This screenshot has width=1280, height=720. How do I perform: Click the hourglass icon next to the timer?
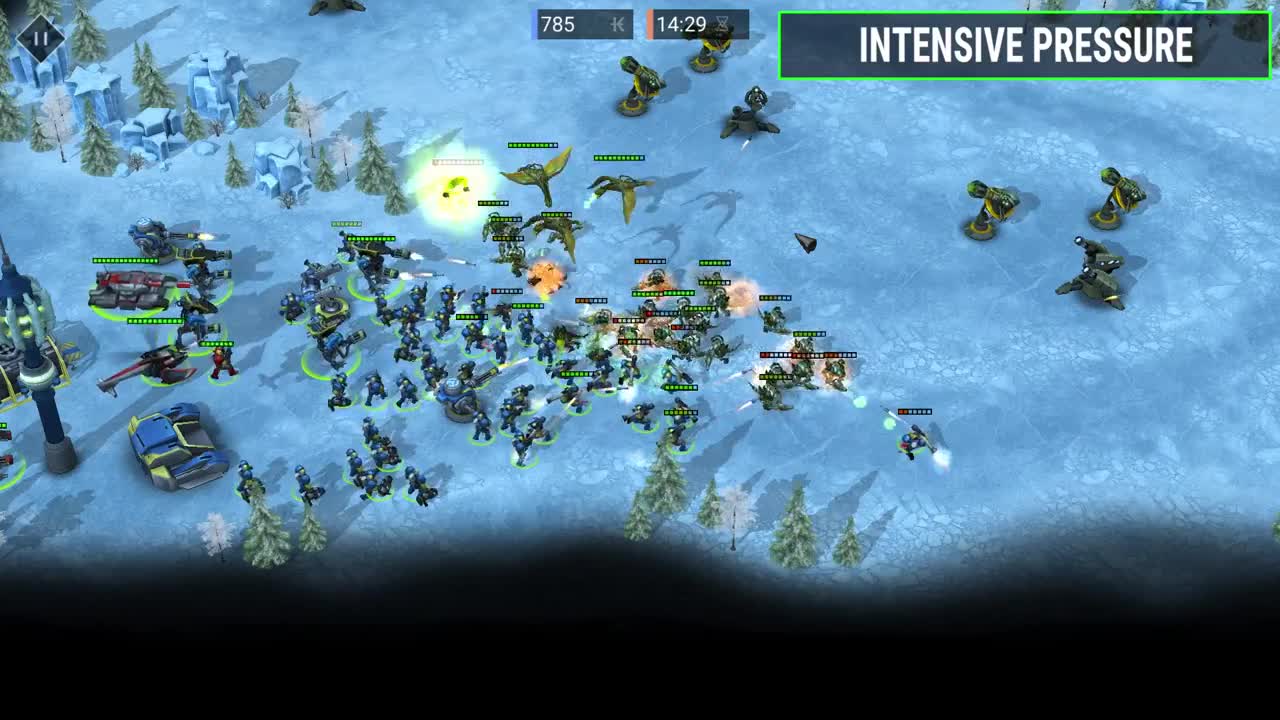click(736, 25)
